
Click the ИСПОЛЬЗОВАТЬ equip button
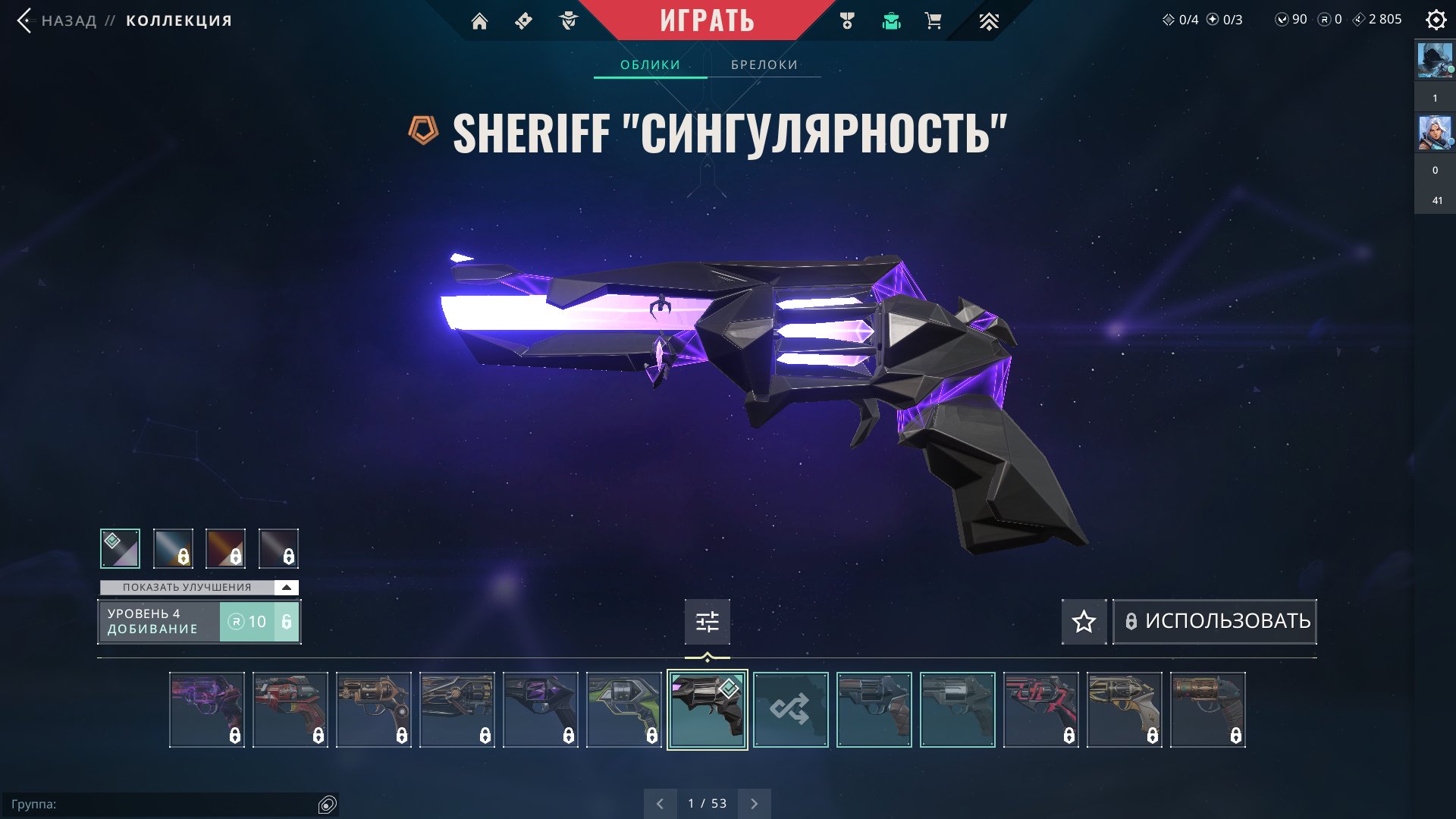1215,622
